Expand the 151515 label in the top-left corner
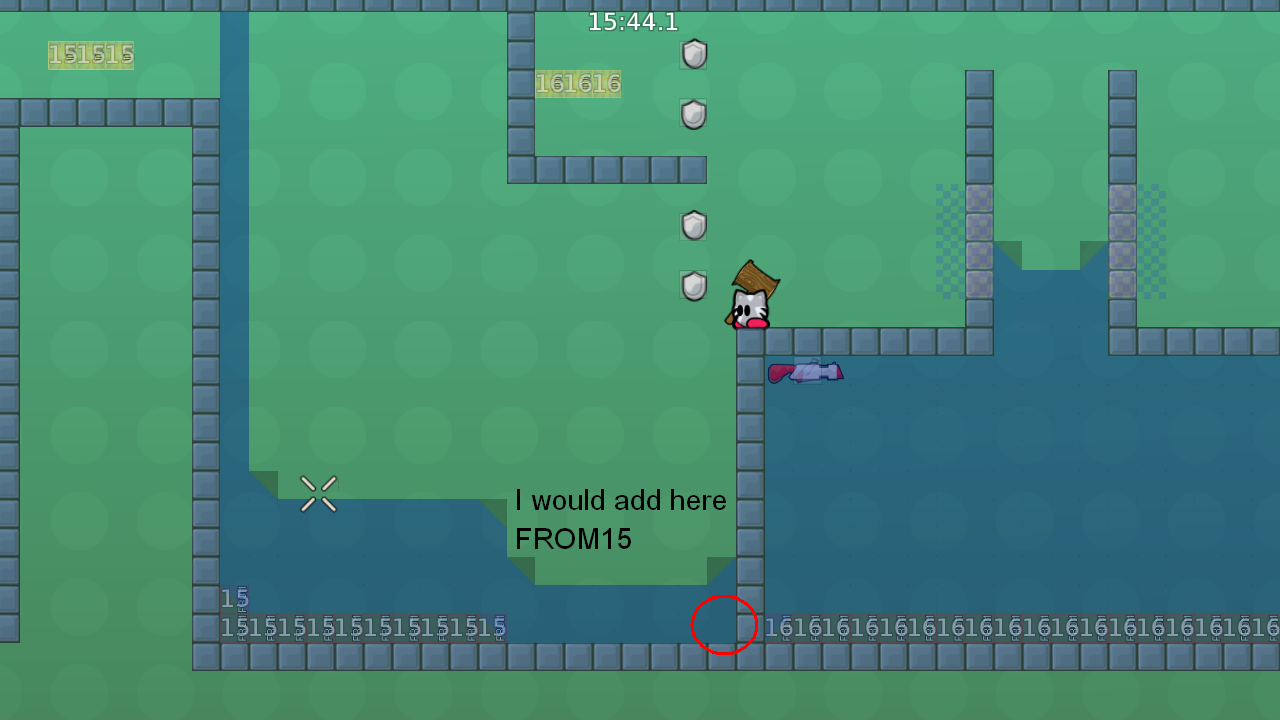 90,56
